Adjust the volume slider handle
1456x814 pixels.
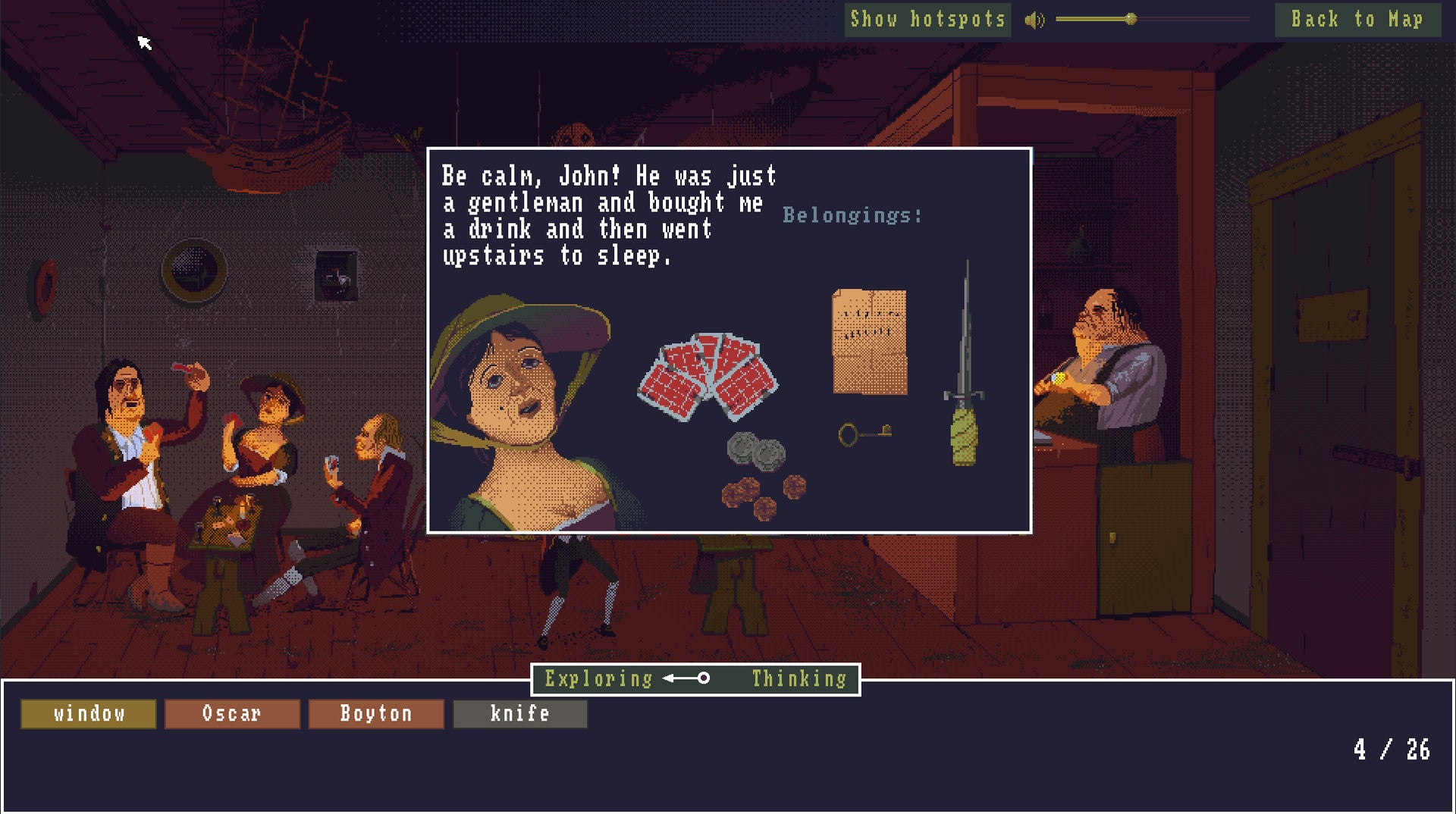(x=1131, y=19)
